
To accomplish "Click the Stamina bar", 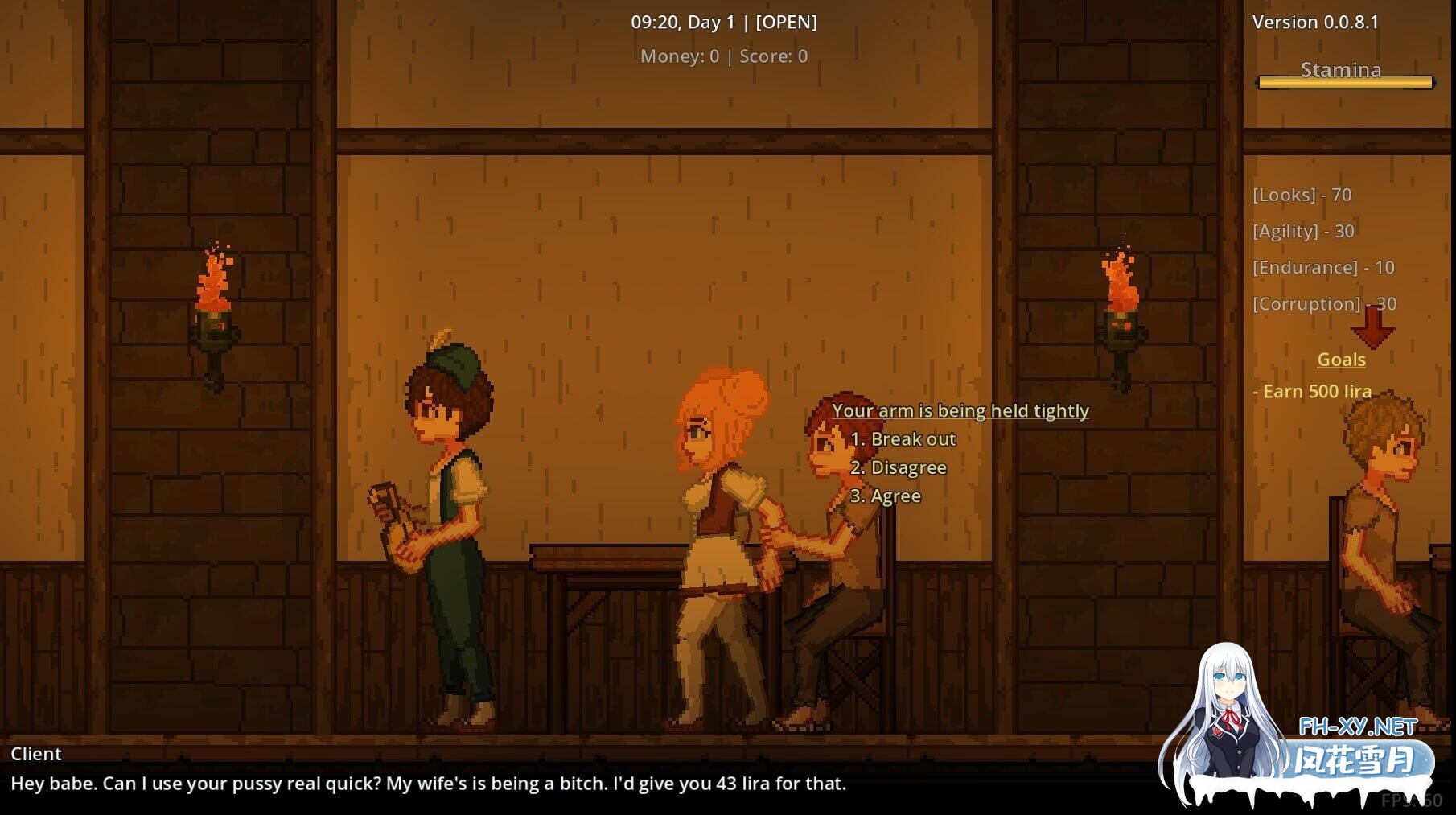I will click(x=1344, y=82).
